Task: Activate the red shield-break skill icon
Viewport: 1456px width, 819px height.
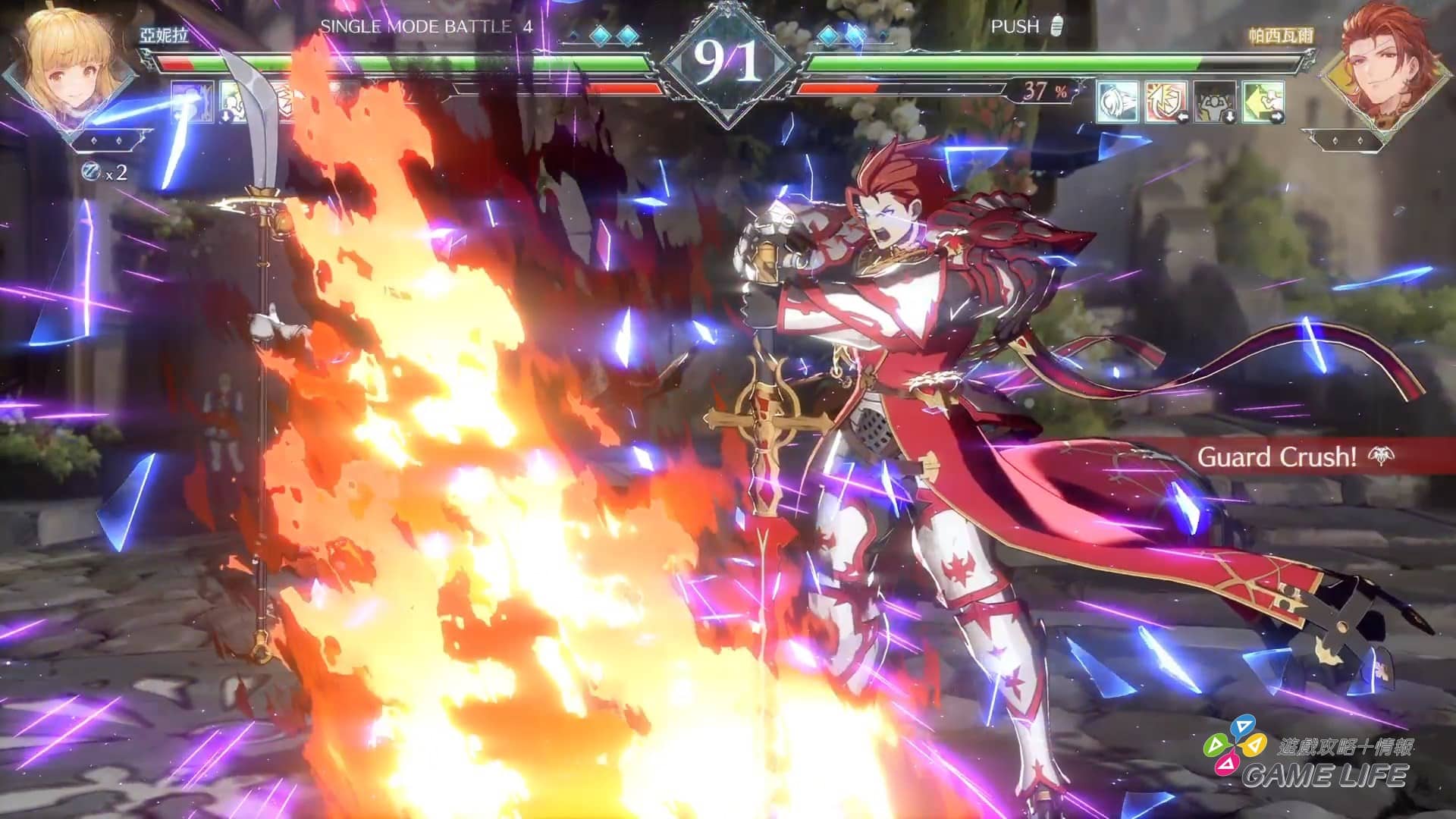Action: tap(1166, 102)
